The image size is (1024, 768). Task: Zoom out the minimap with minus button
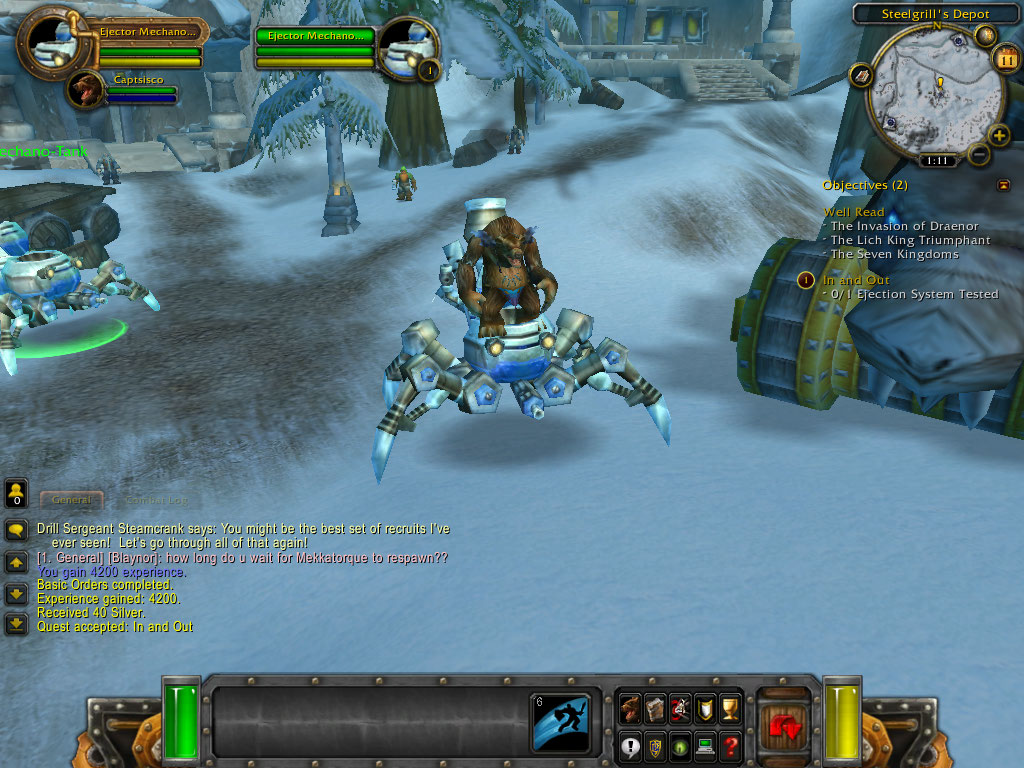(x=979, y=154)
